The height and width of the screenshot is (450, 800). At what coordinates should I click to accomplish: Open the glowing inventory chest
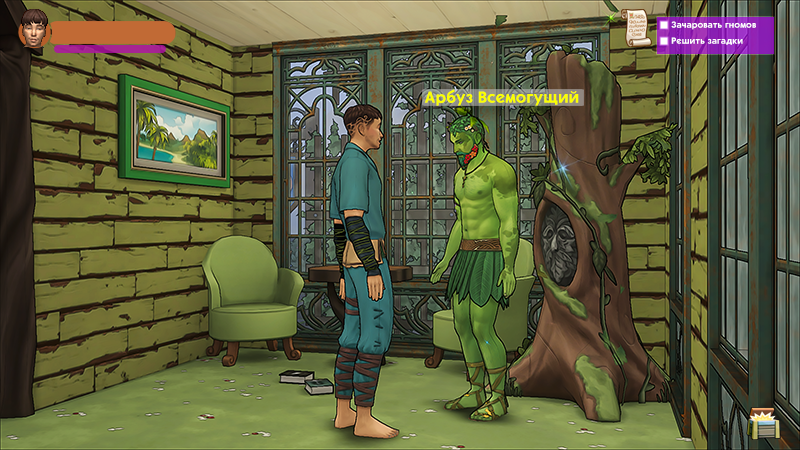coord(764,424)
